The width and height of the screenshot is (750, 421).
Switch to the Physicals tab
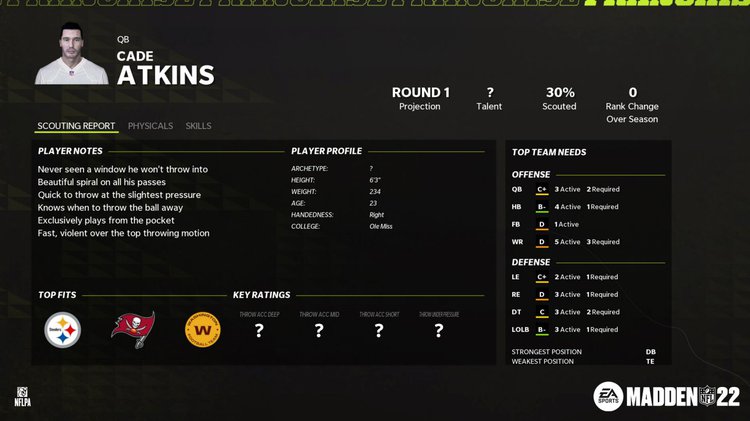tap(150, 126)
